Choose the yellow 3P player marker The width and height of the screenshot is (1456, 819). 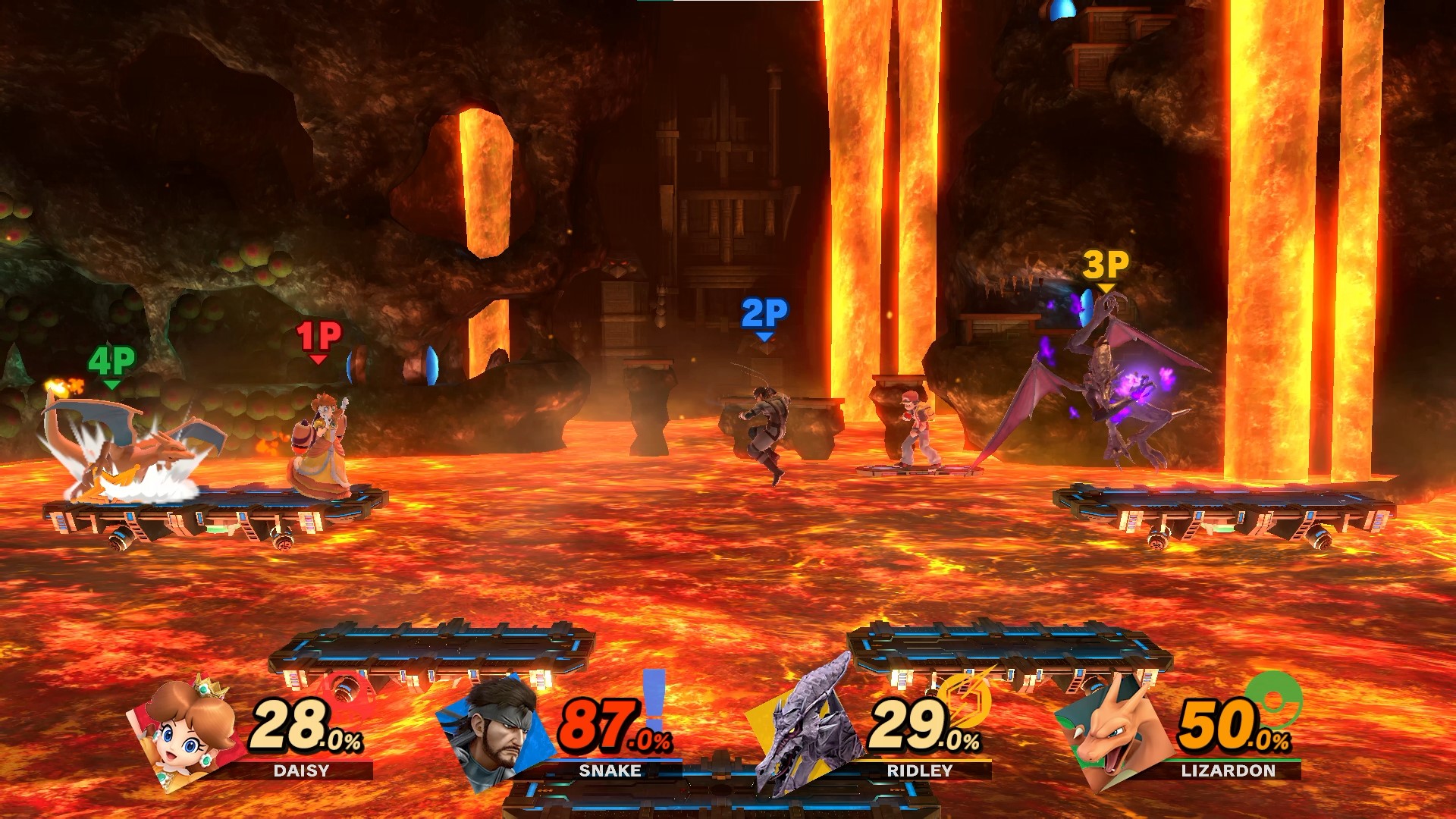(x=1106, y=267)
